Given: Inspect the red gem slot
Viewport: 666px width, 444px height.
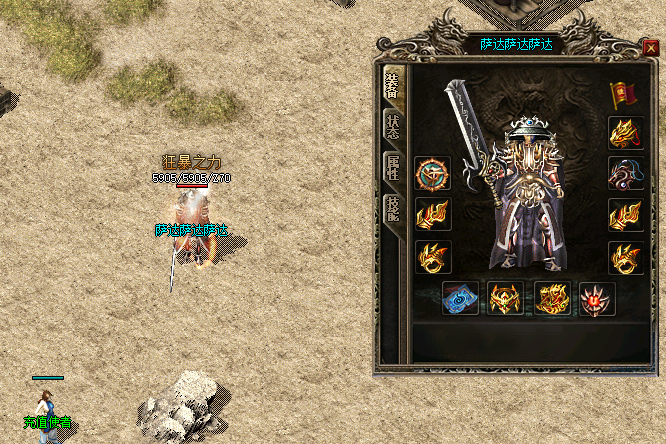Looking at the screenshot, I should (x=597, y=299).
